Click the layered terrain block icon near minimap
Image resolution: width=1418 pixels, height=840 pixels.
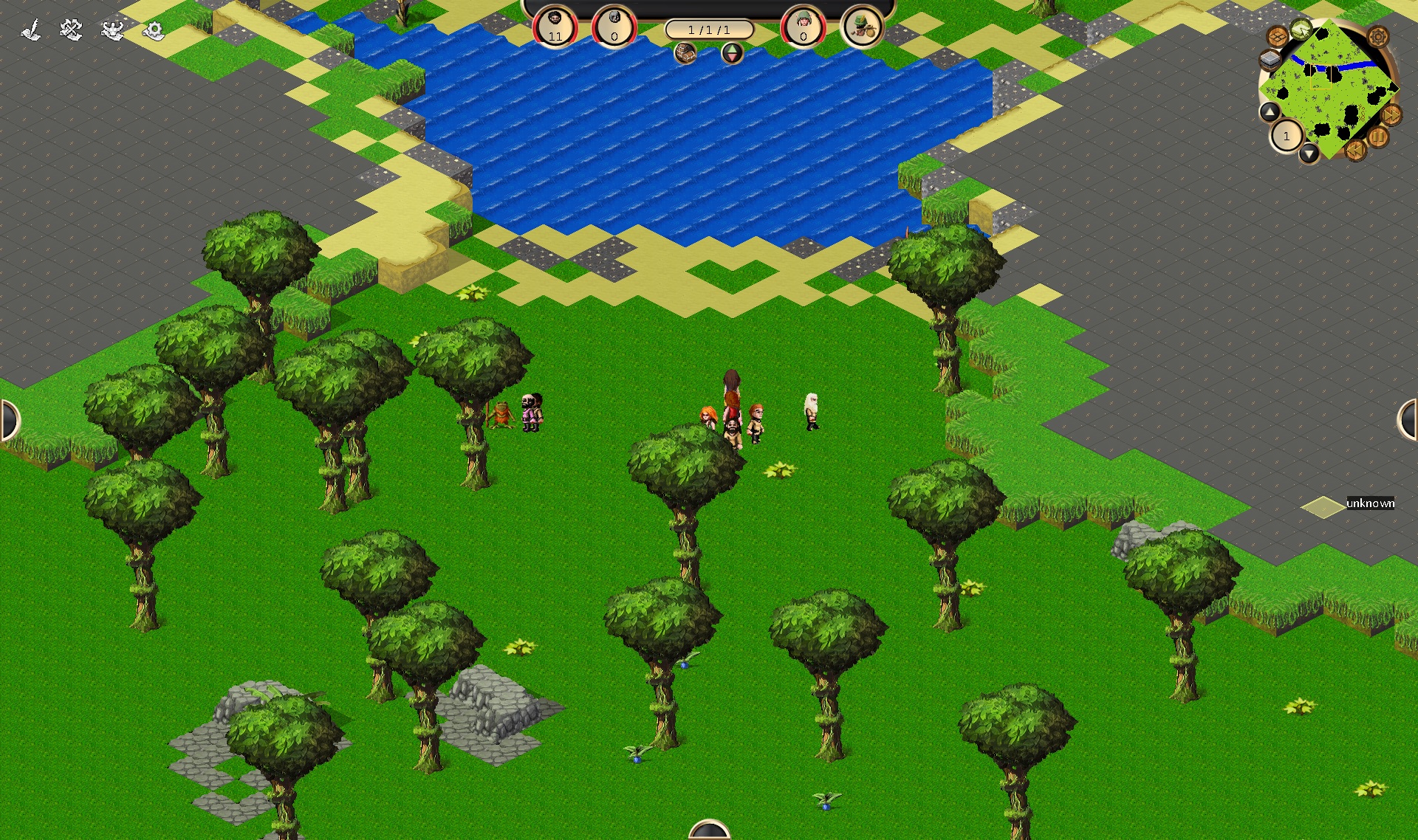(x=1270, y=59)
